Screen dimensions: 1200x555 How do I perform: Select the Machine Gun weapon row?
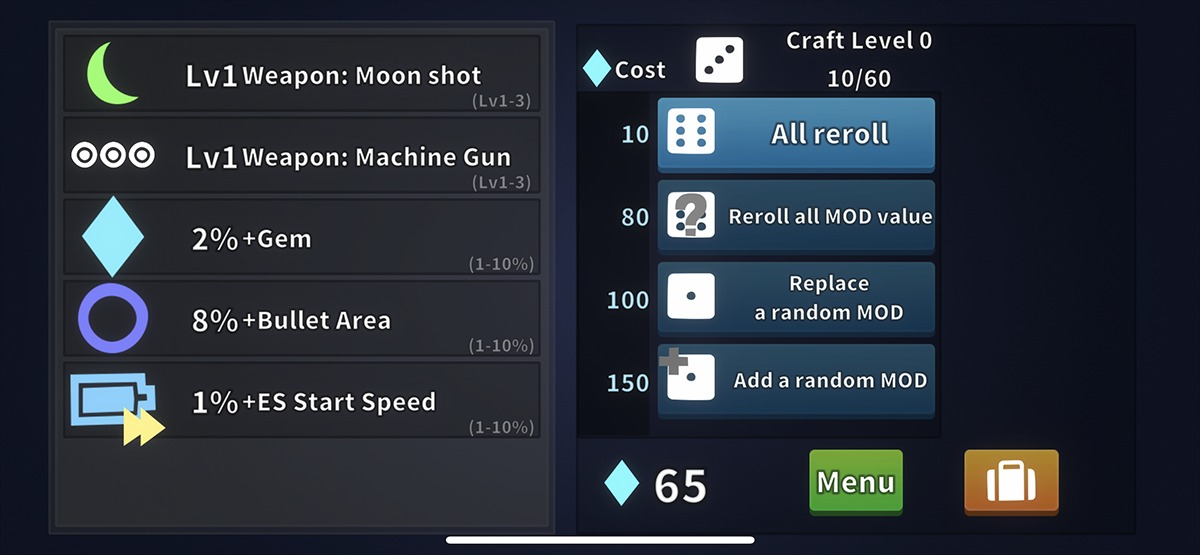(x=302, y=156)
